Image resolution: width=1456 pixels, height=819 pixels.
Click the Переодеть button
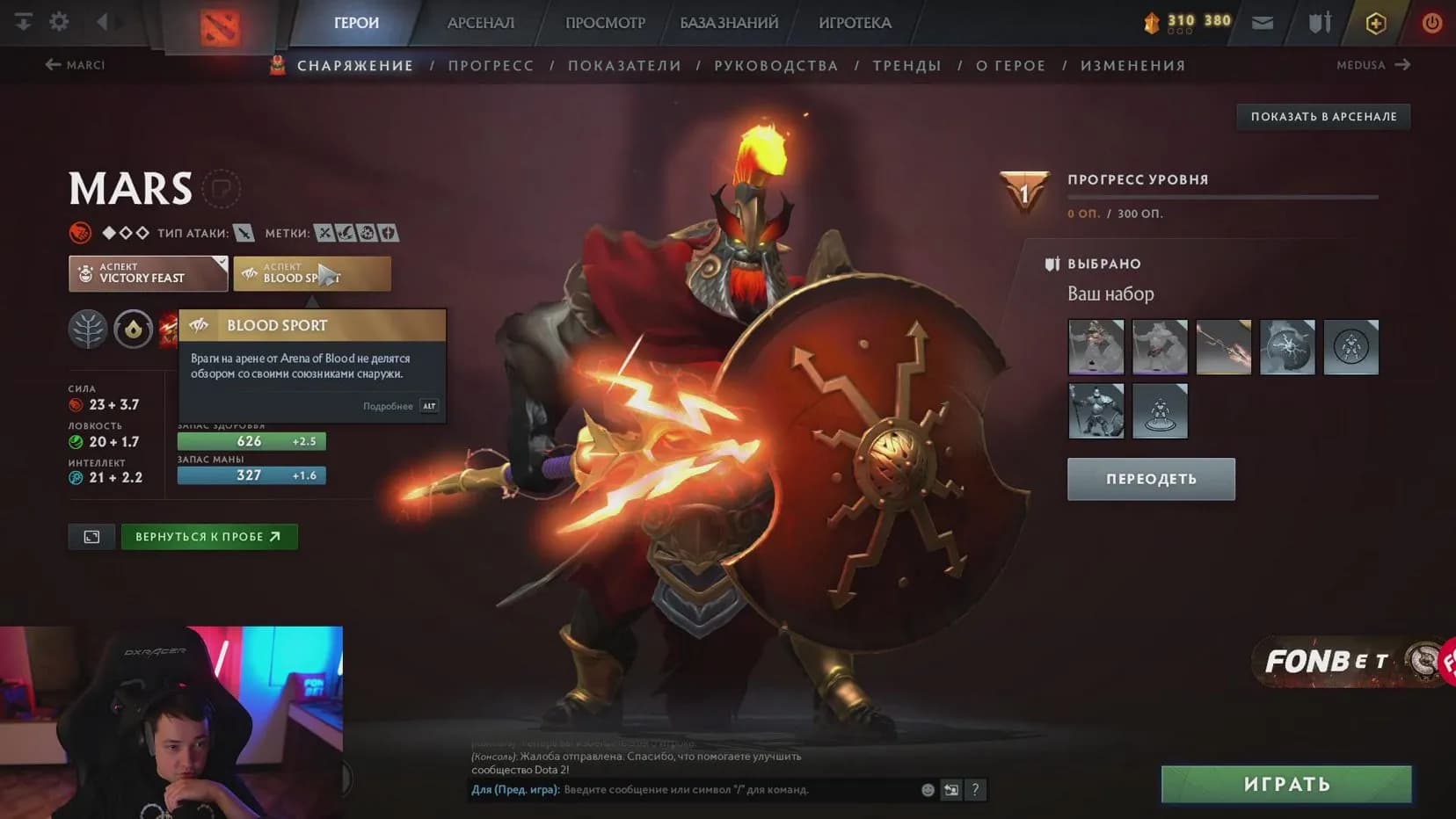point(1151,479)
